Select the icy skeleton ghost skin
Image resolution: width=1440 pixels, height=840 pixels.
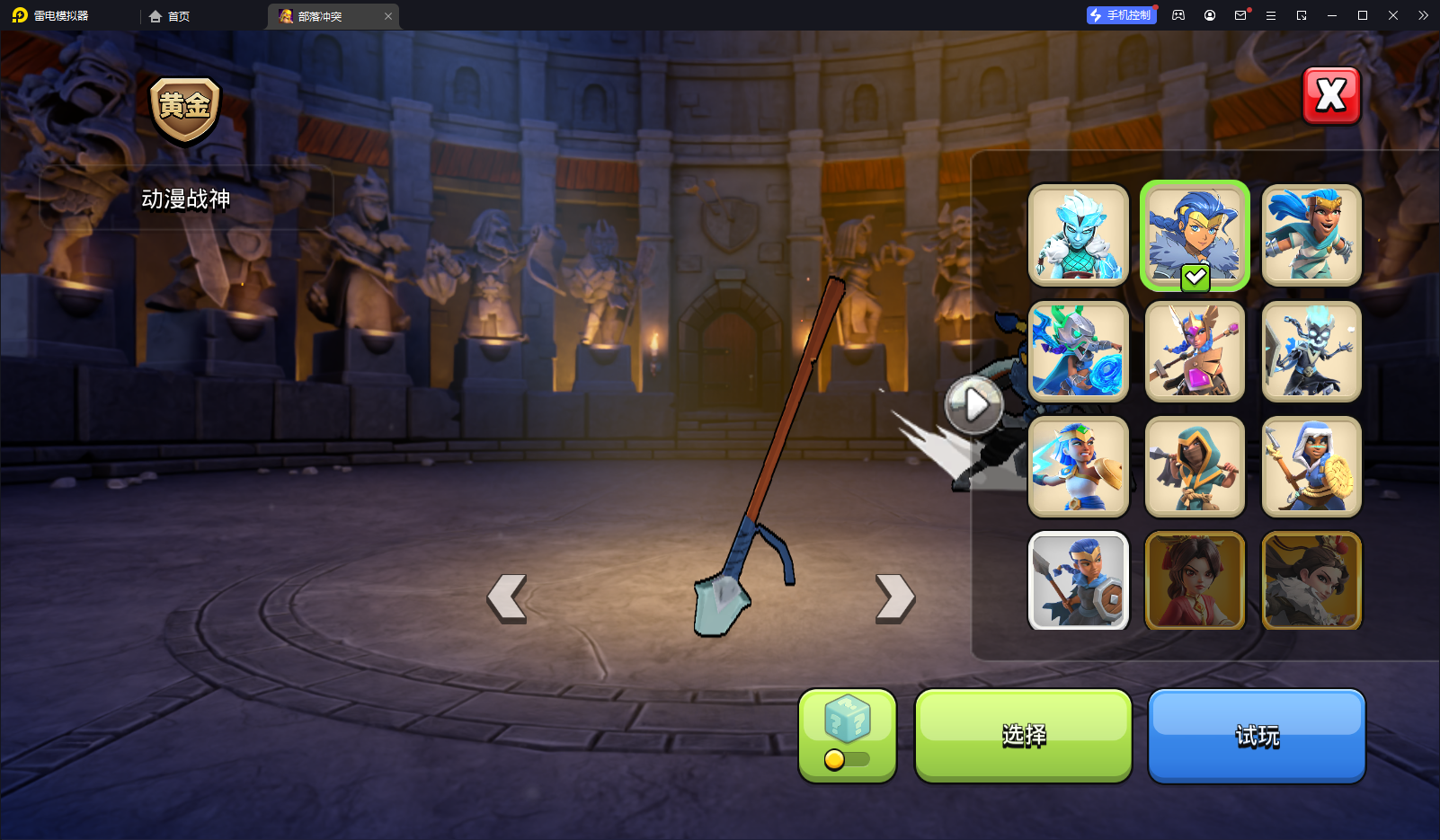[1311, 351]
